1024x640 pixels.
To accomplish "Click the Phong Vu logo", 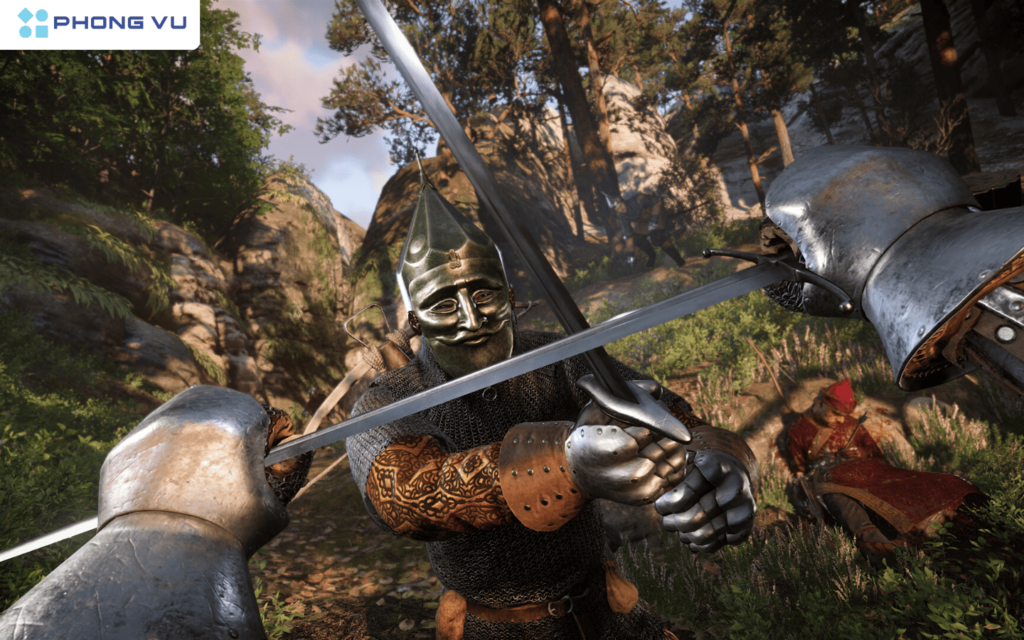I will tap(100, 23).
